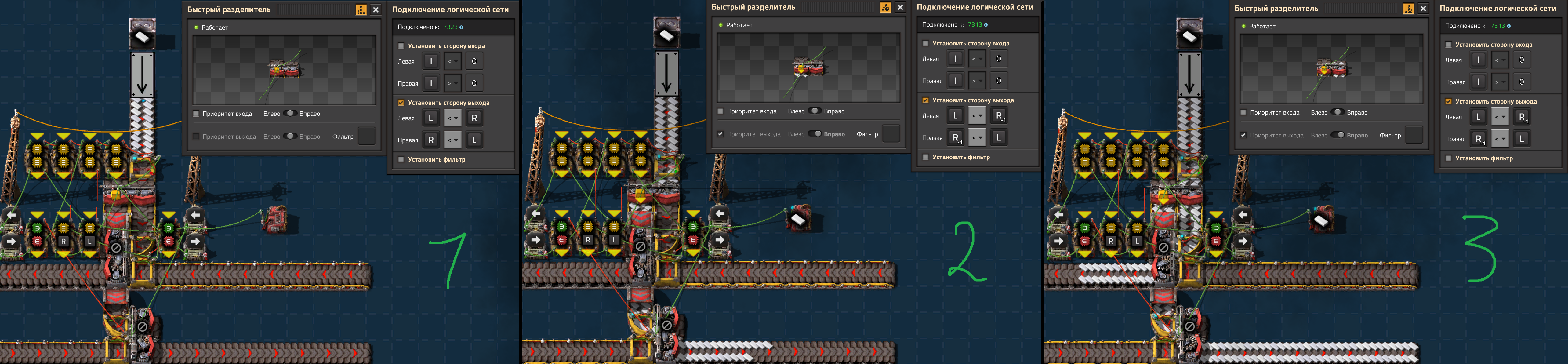The image size is (1568, 364).
Task: Enable 'Установить сторону входа' in screenshot 2
Action: tap(926, 43)
